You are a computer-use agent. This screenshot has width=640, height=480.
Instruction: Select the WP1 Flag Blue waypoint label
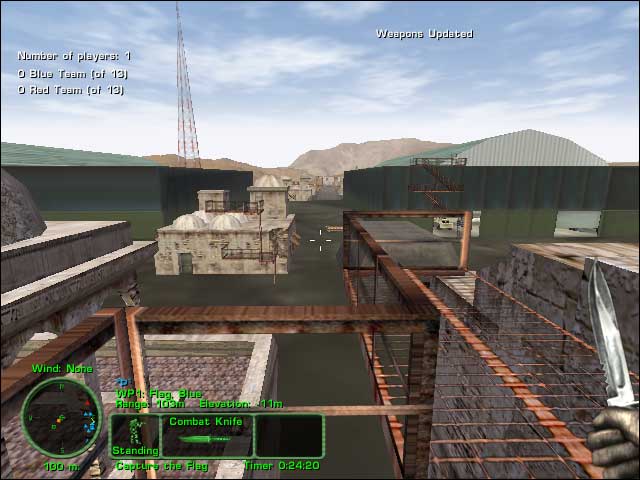click(x=159, y=394)
